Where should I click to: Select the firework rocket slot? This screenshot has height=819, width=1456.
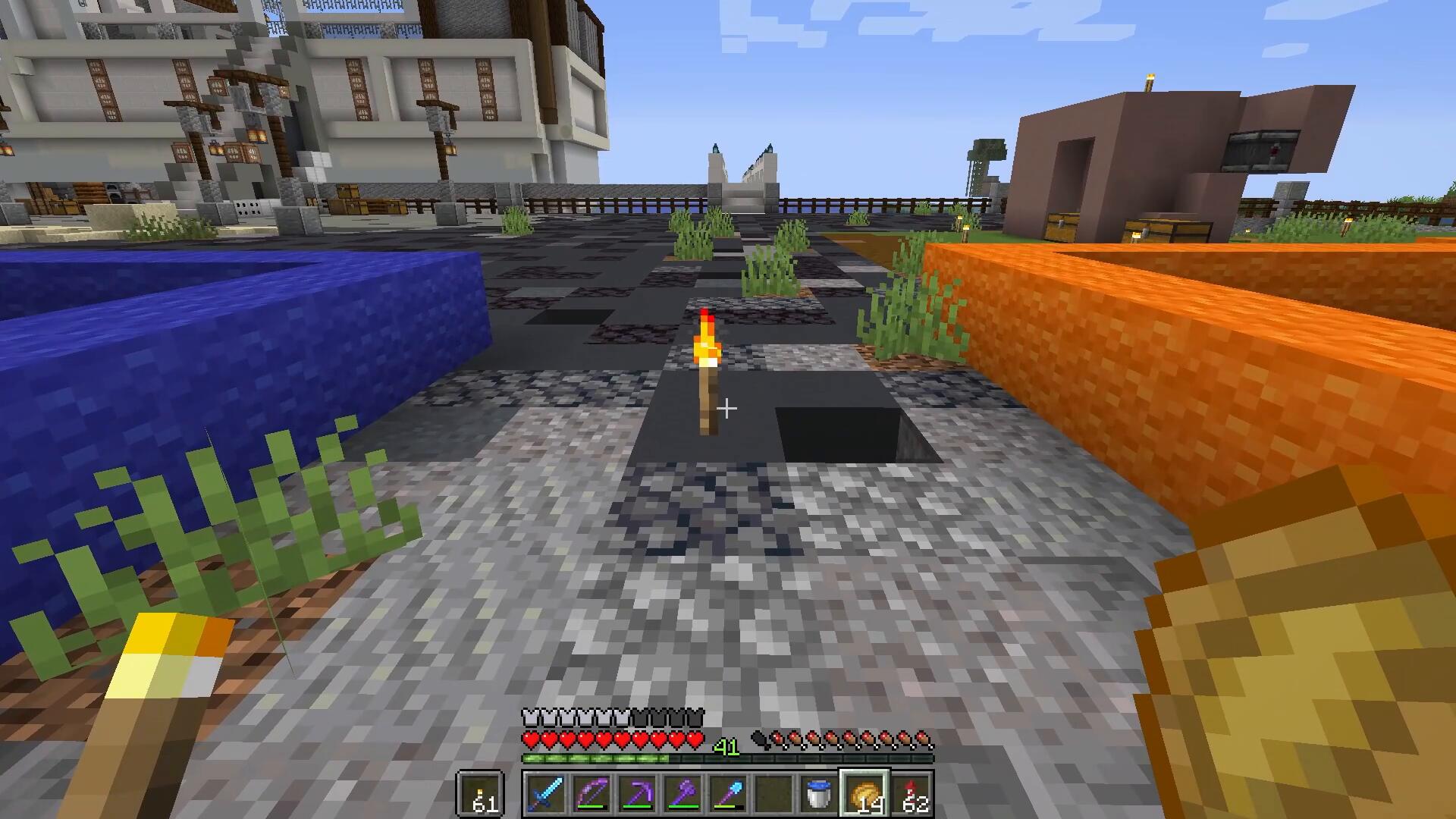(910, 794)
